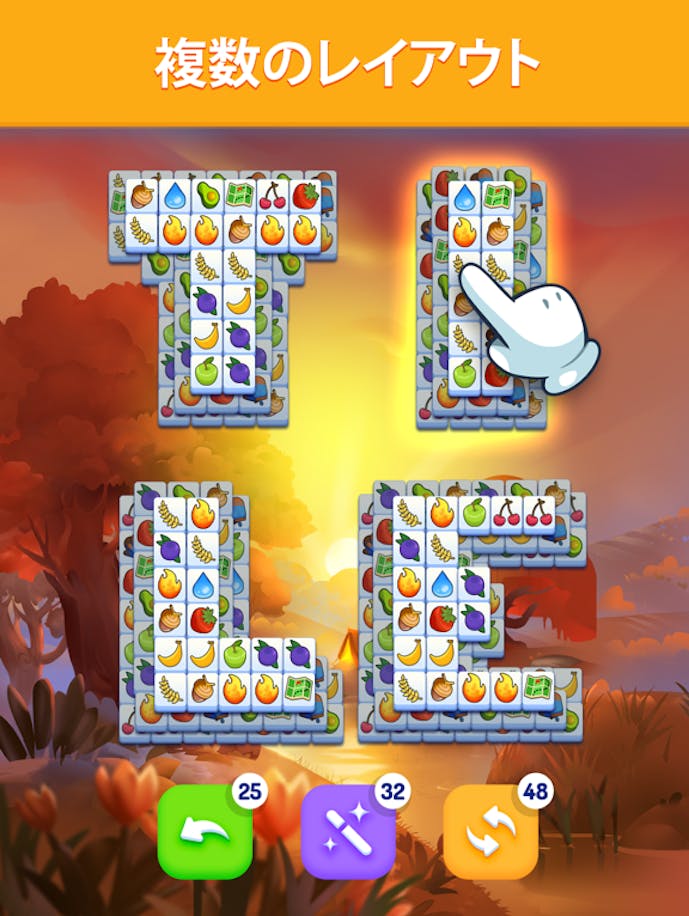
Task: Pick the avocado tile atop the T layout
Action: click(x=207, y=196)
